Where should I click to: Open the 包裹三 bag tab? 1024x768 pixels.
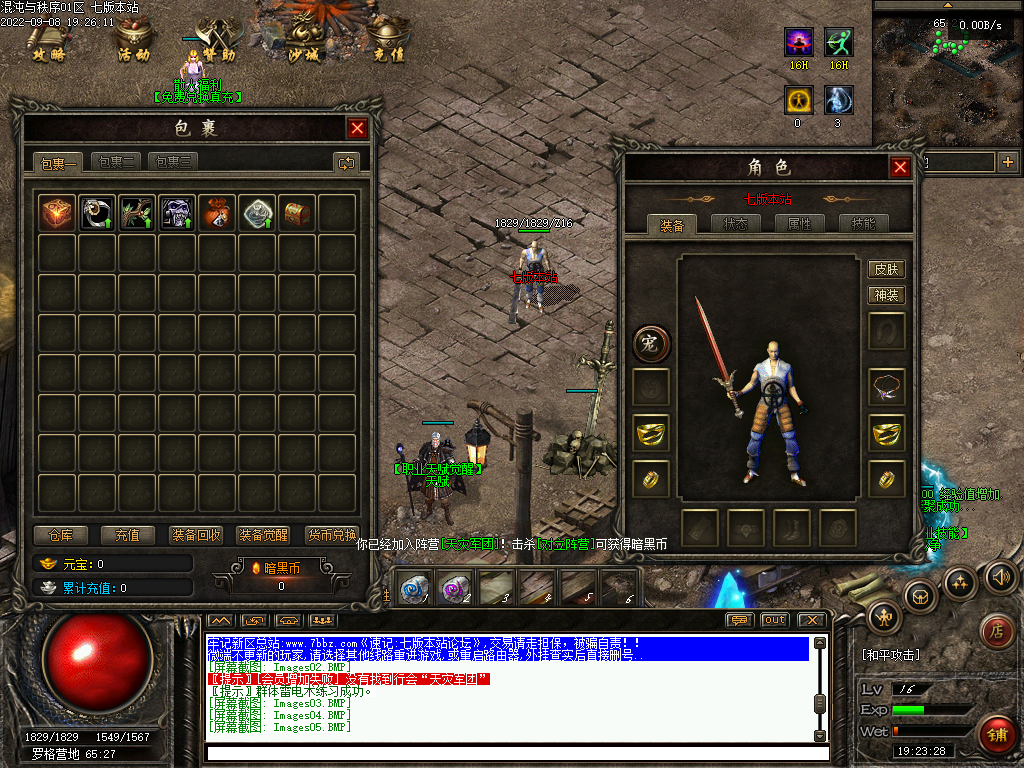(x=173, y=161)
